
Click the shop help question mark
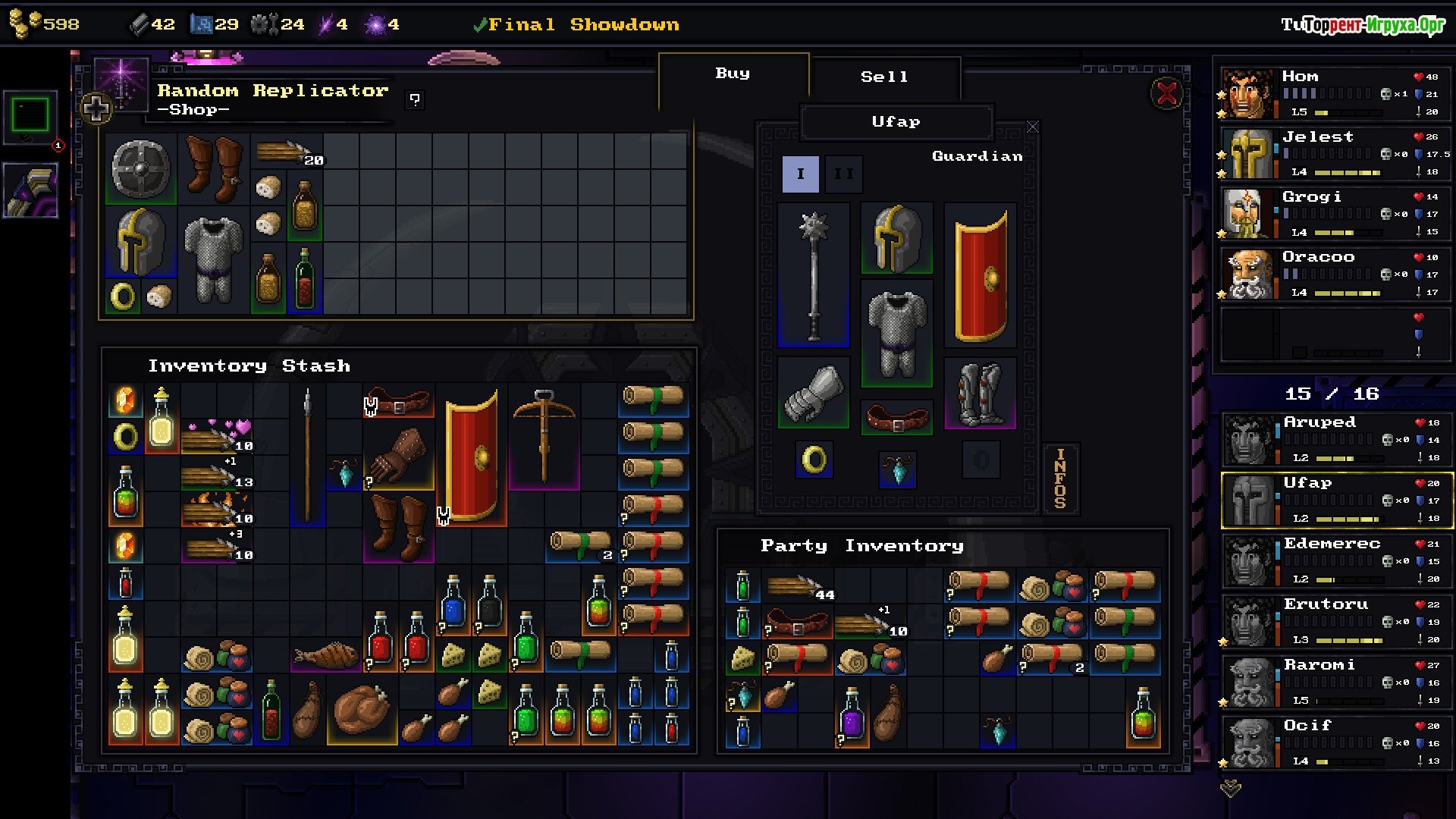click(415, 99)
